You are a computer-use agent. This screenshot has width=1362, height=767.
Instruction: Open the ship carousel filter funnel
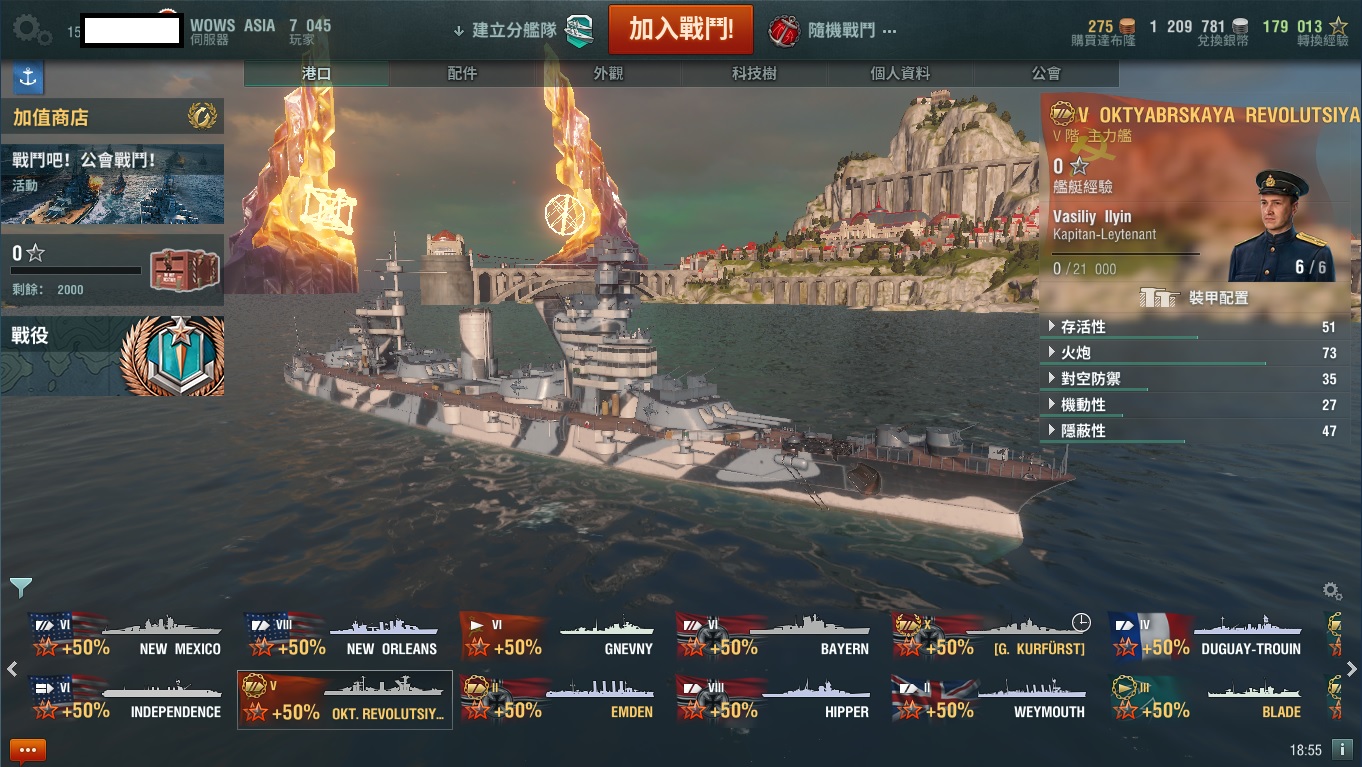(x=20, y=587)
